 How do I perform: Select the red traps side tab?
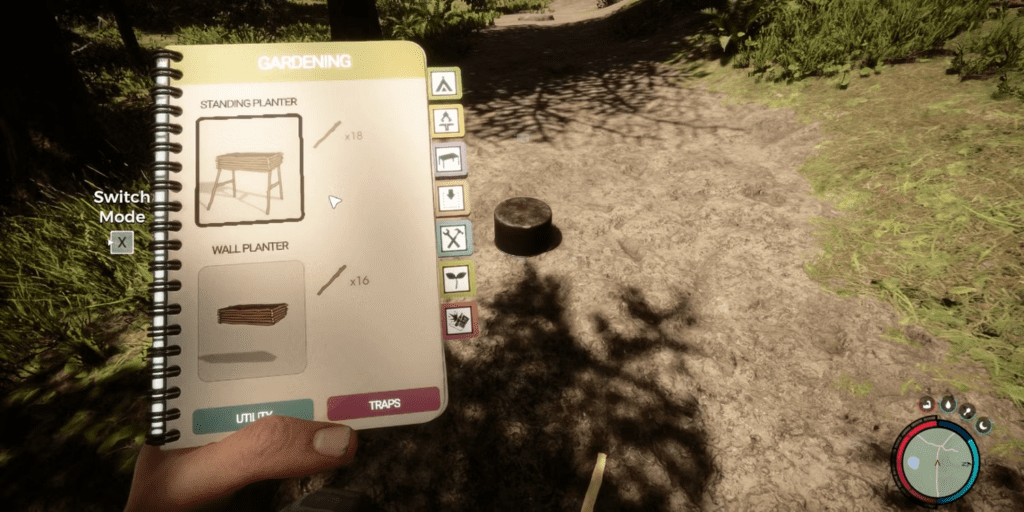pyautogui.click(x=460, y=321)
